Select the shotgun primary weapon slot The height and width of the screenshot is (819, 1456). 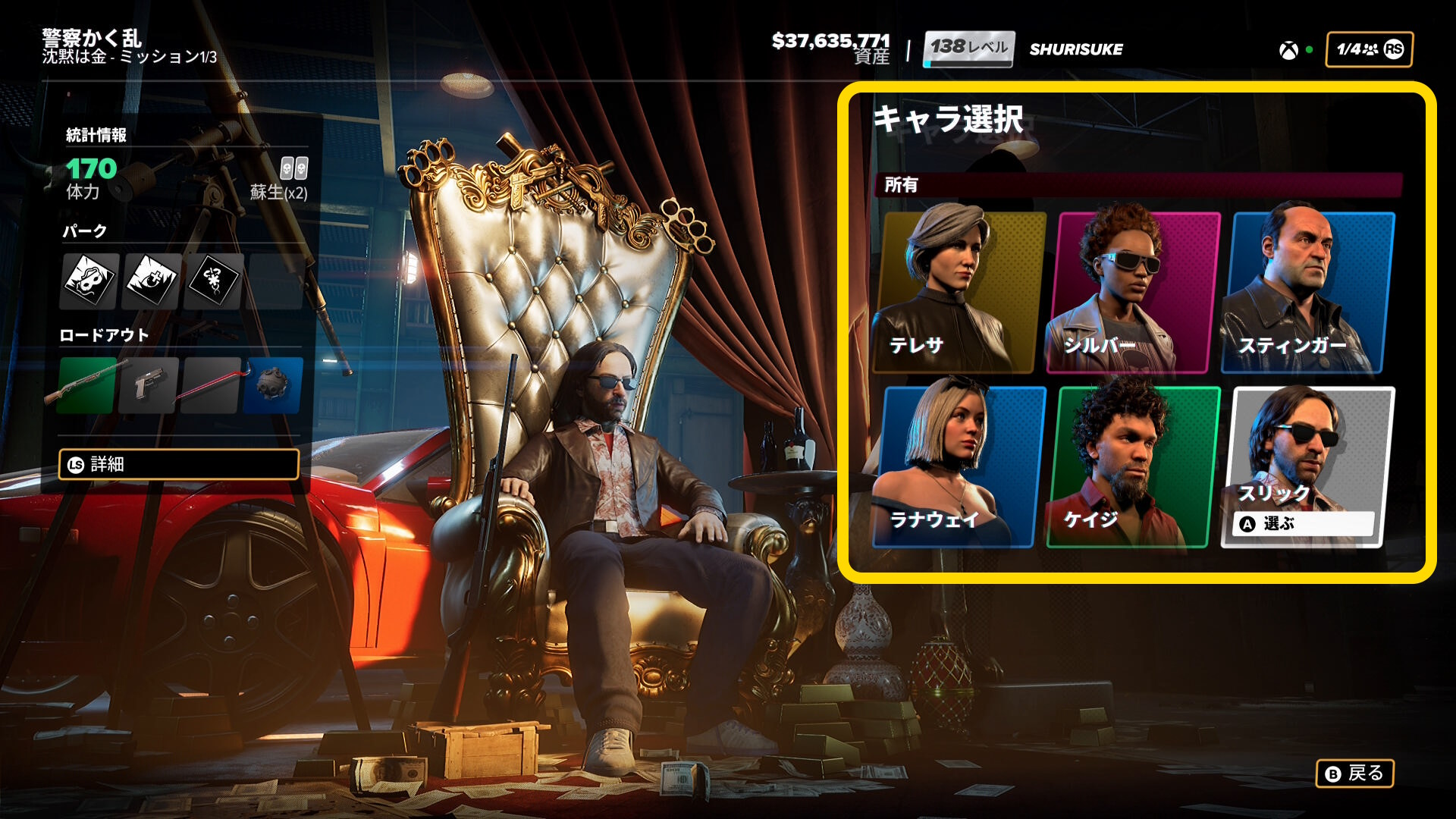pos(87,385)
